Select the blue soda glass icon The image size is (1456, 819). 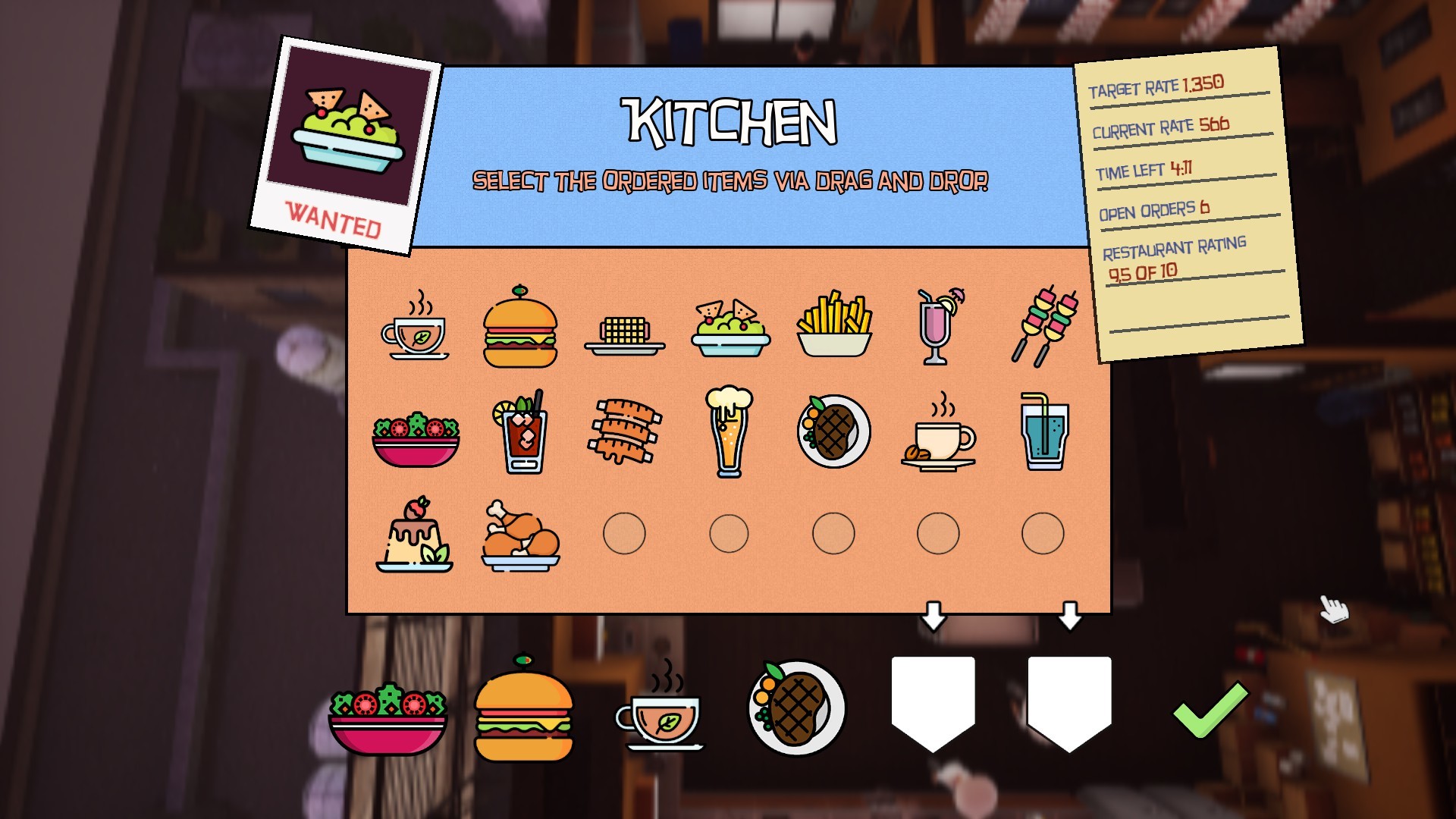pos(1043,430)
